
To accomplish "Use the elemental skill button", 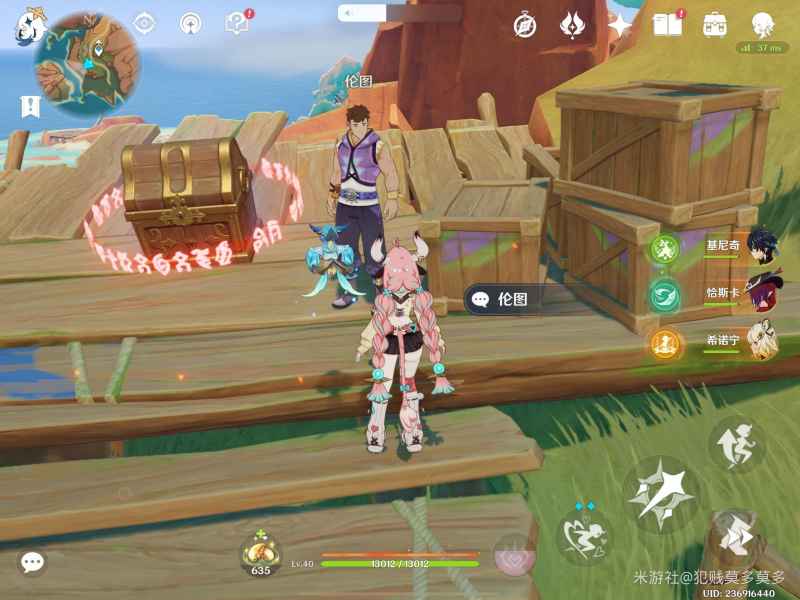I will [586, 532].
